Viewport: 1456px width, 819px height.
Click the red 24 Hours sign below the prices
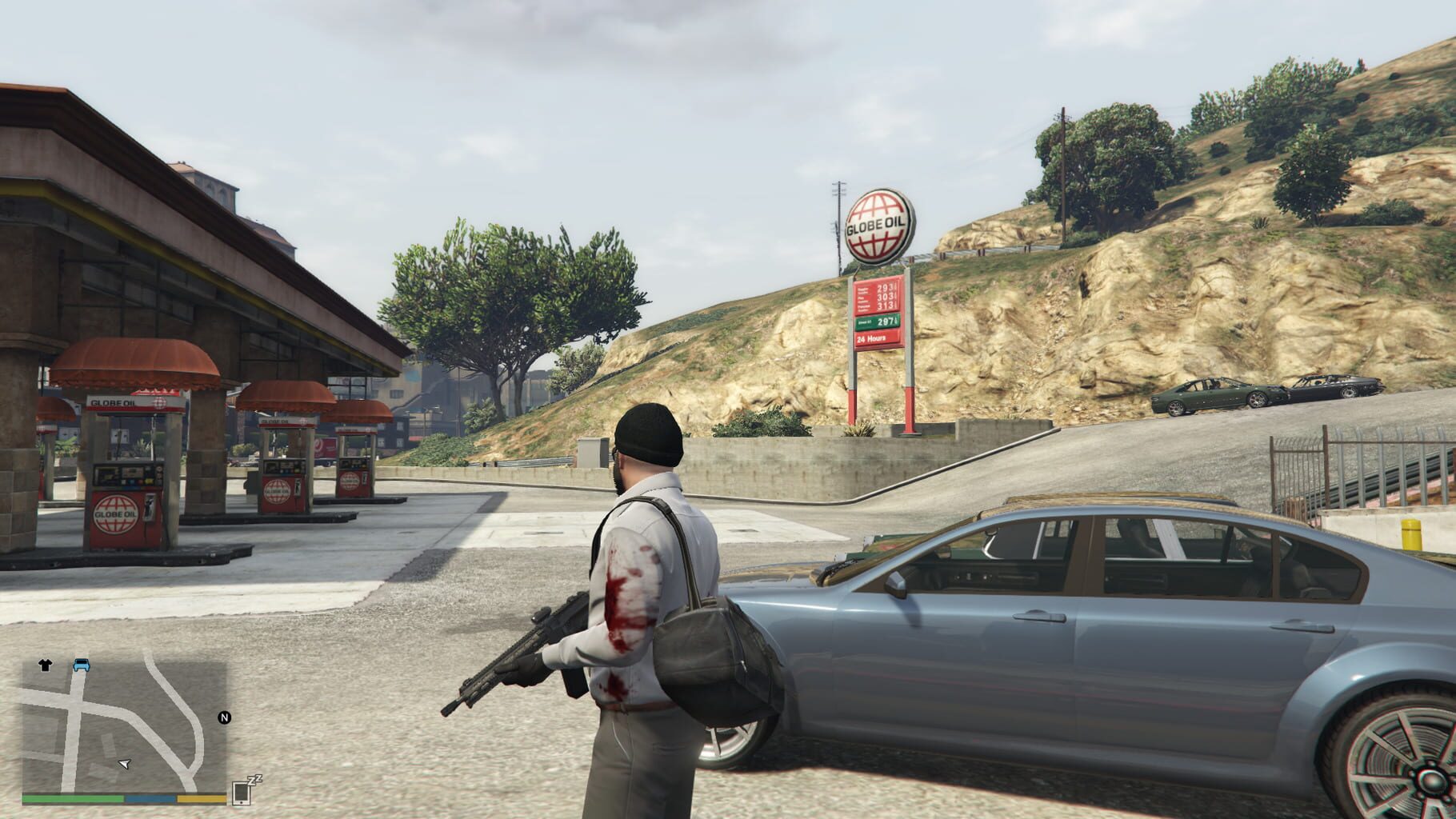[x=873, y=338]
